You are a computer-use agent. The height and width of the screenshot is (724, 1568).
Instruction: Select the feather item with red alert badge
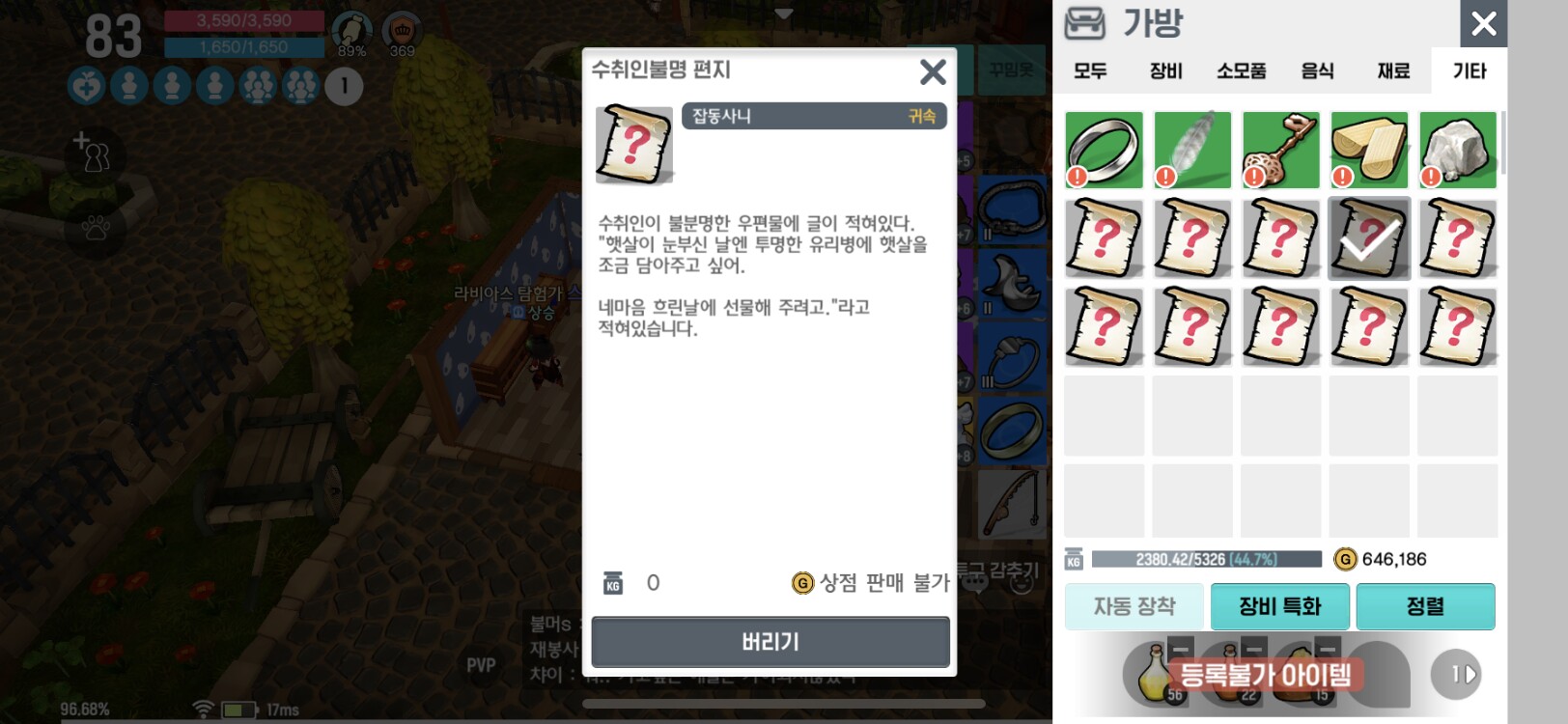[1192, 150]
